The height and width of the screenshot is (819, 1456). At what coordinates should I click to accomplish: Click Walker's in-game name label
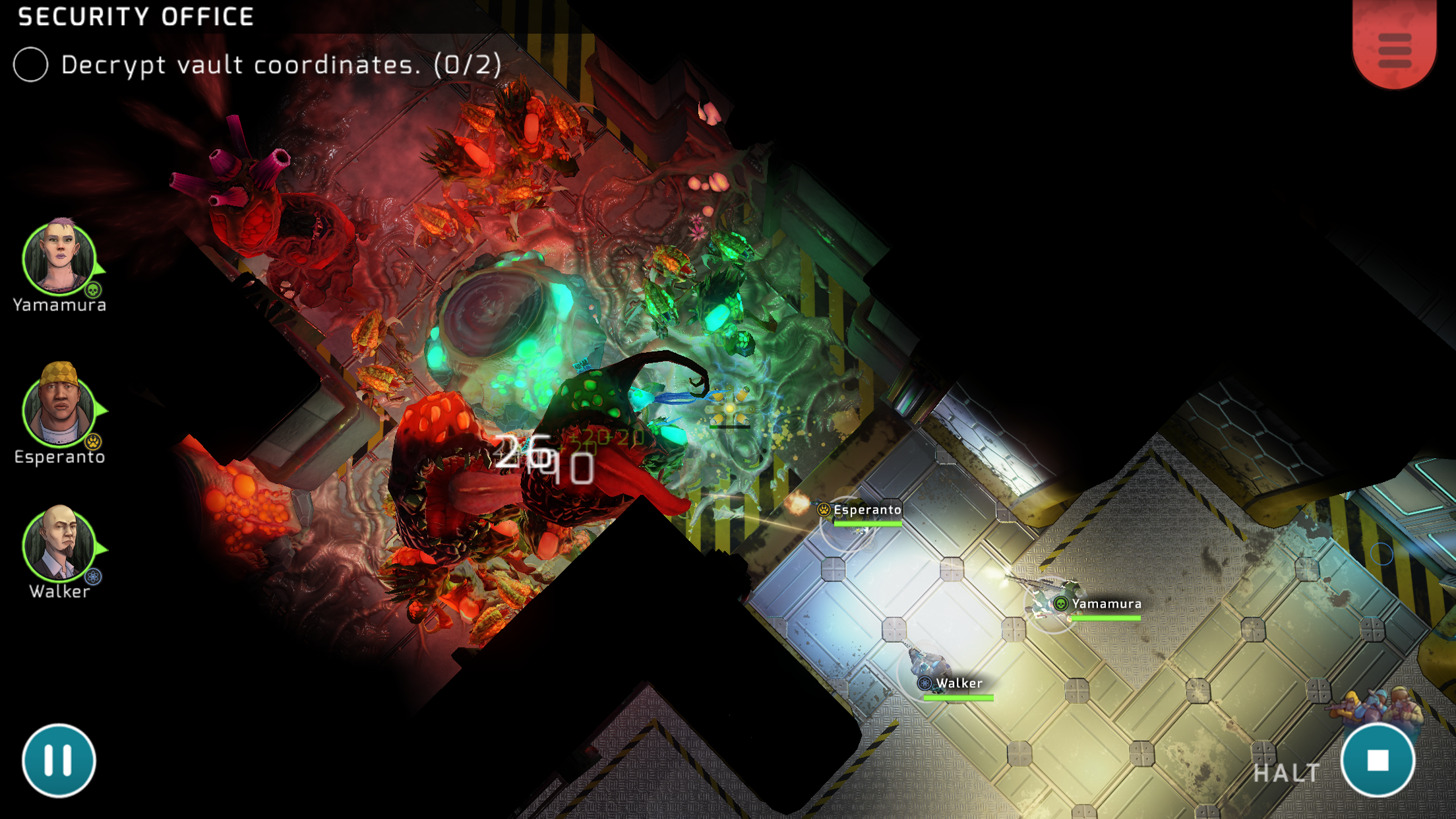[x=959, y=684]
